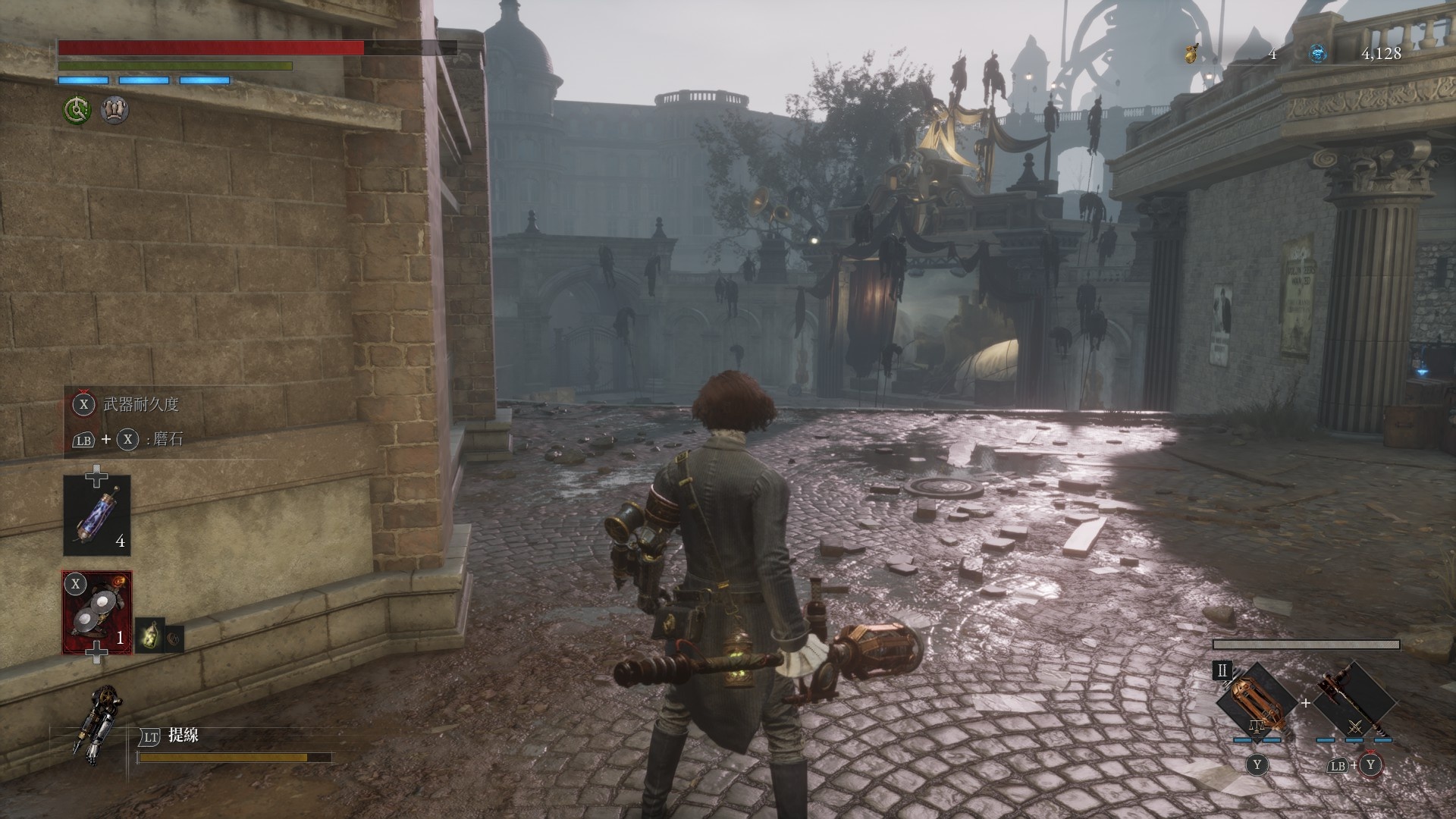
Task: Click the grey fists status icon
Action: (115, 111)
